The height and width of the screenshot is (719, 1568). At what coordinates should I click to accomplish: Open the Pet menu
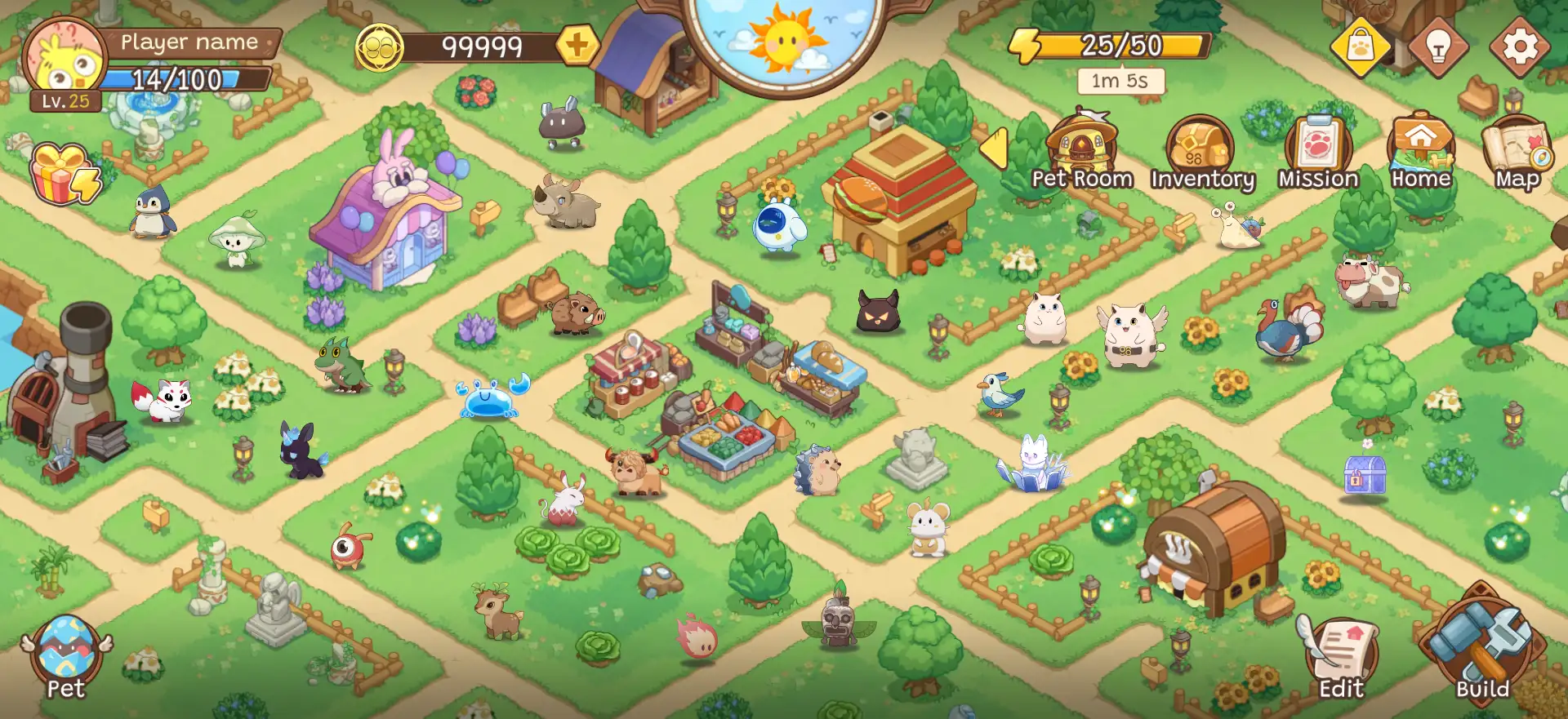pyautogui.click(x=66, y=658)
